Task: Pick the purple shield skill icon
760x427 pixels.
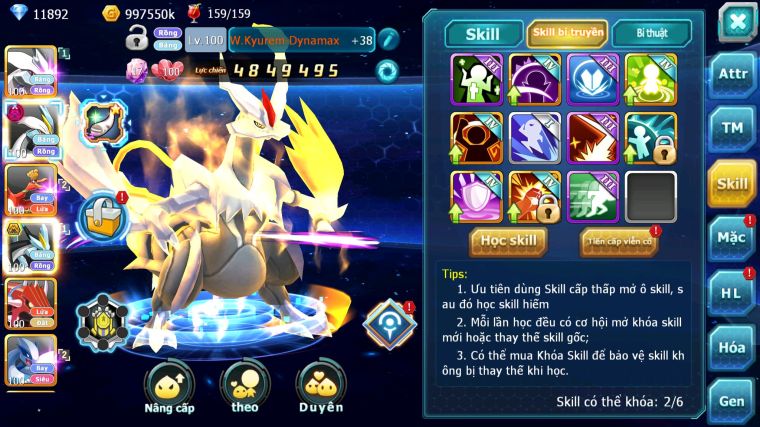Action: click(476, 197)
